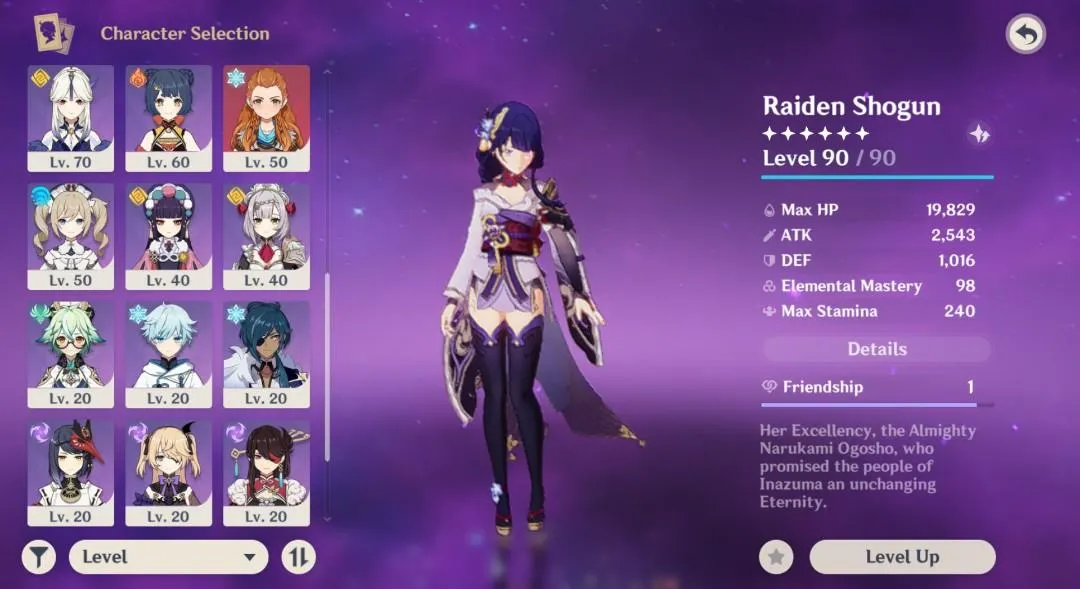The height and width of the screenshot is (589, 1080).
Task: Choose Xiangling at Lv. 60
Action: (168, 117)
